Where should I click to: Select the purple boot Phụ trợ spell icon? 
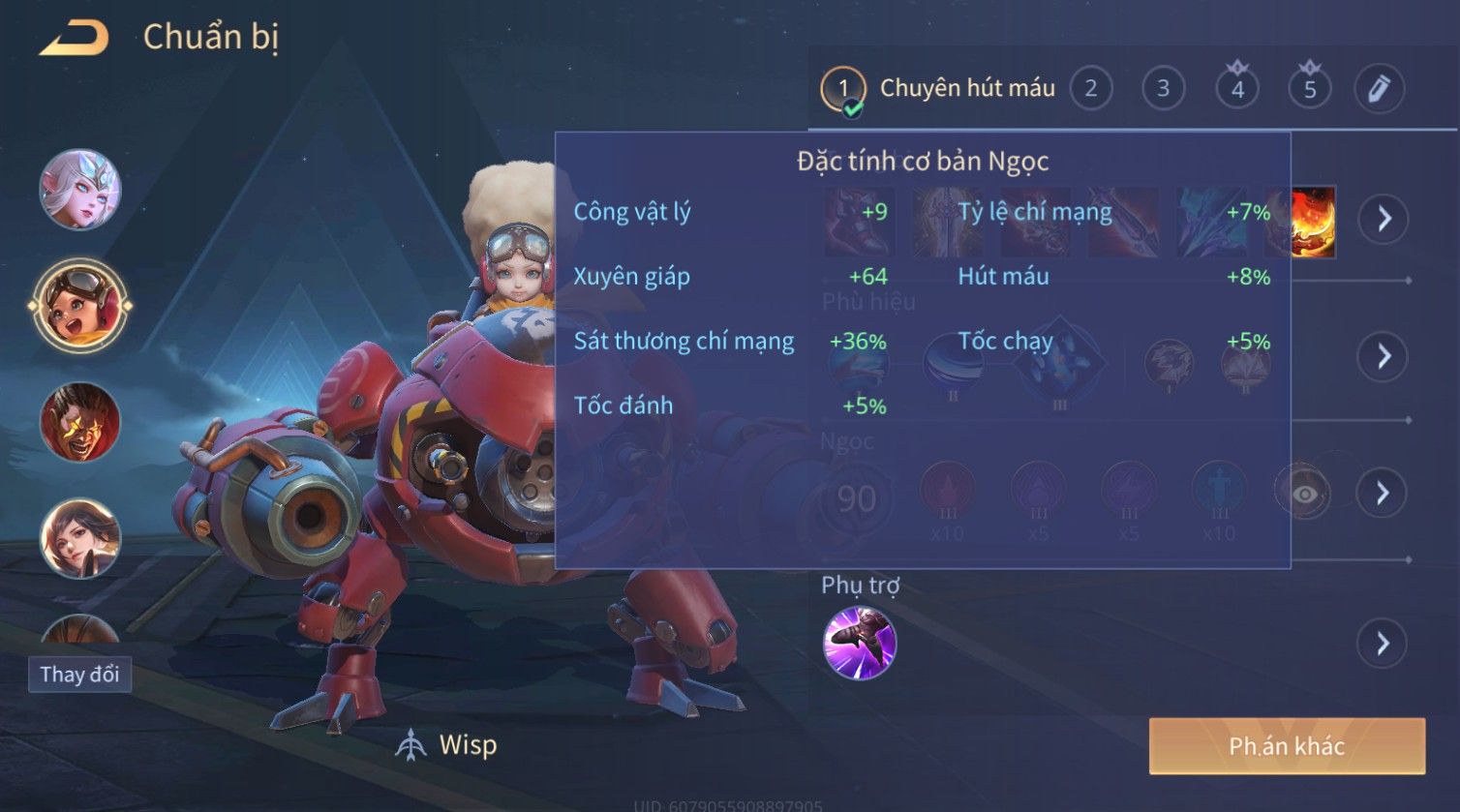[x=859, y=644]
